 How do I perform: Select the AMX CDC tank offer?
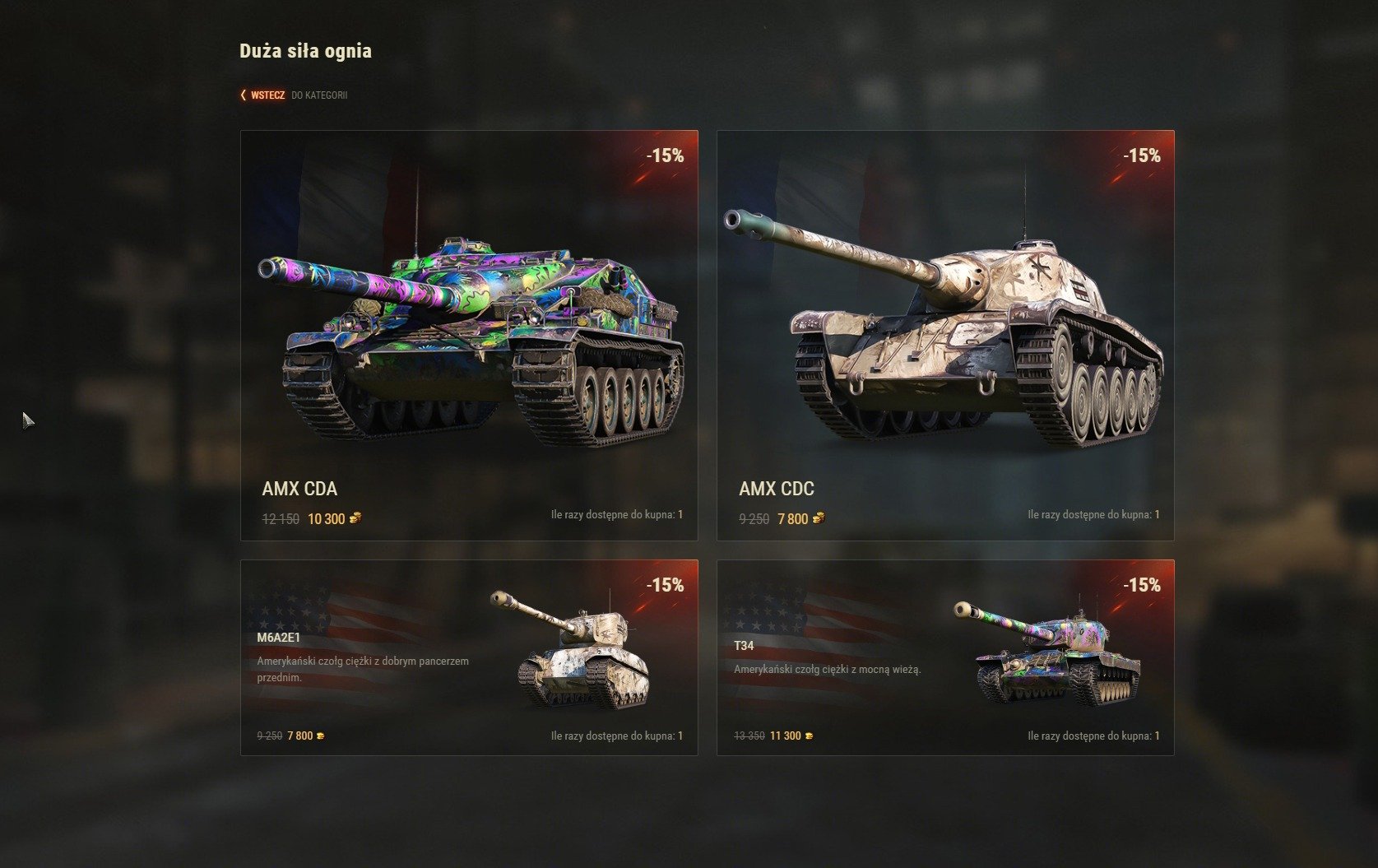pos(945,335)
